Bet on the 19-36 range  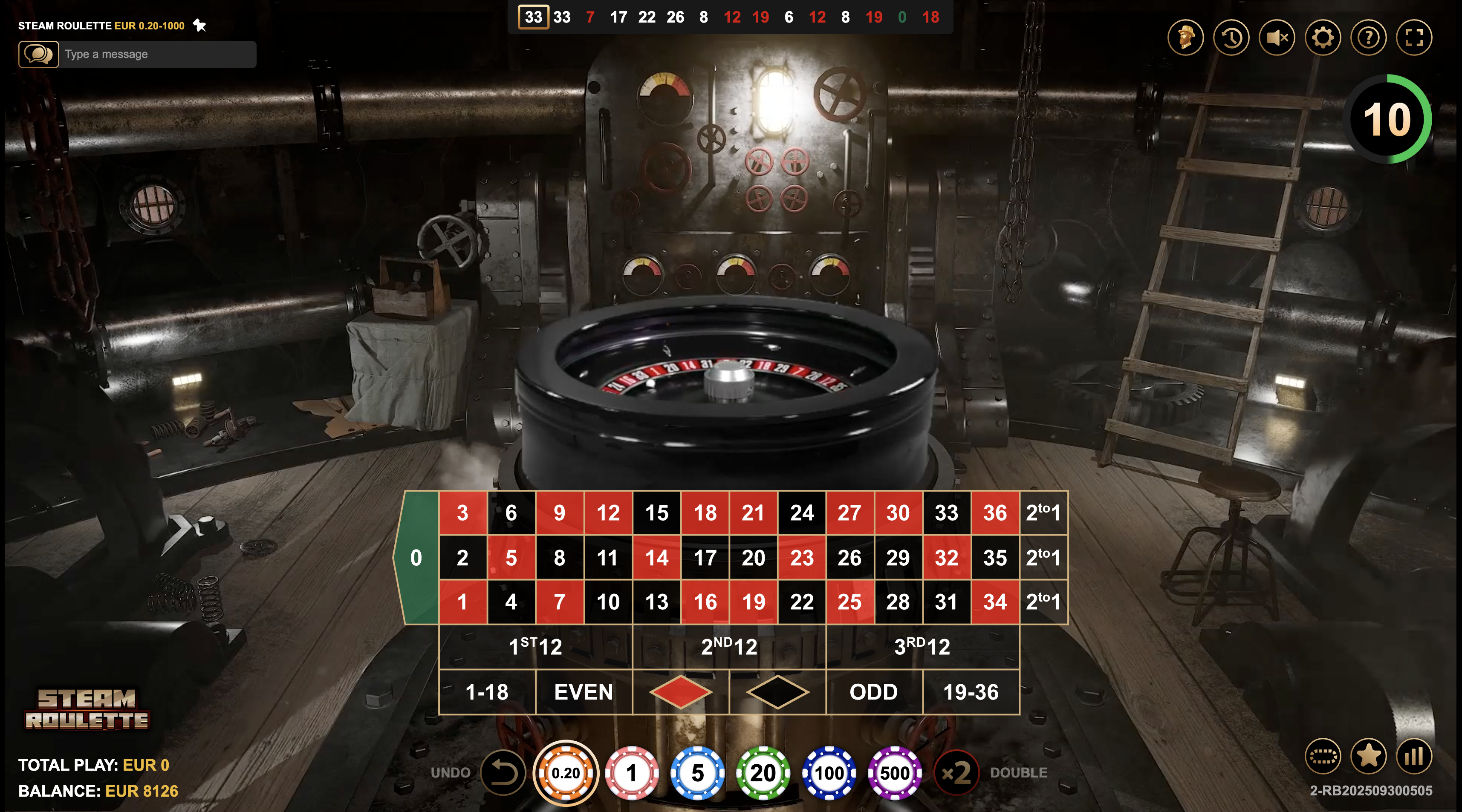971,692
